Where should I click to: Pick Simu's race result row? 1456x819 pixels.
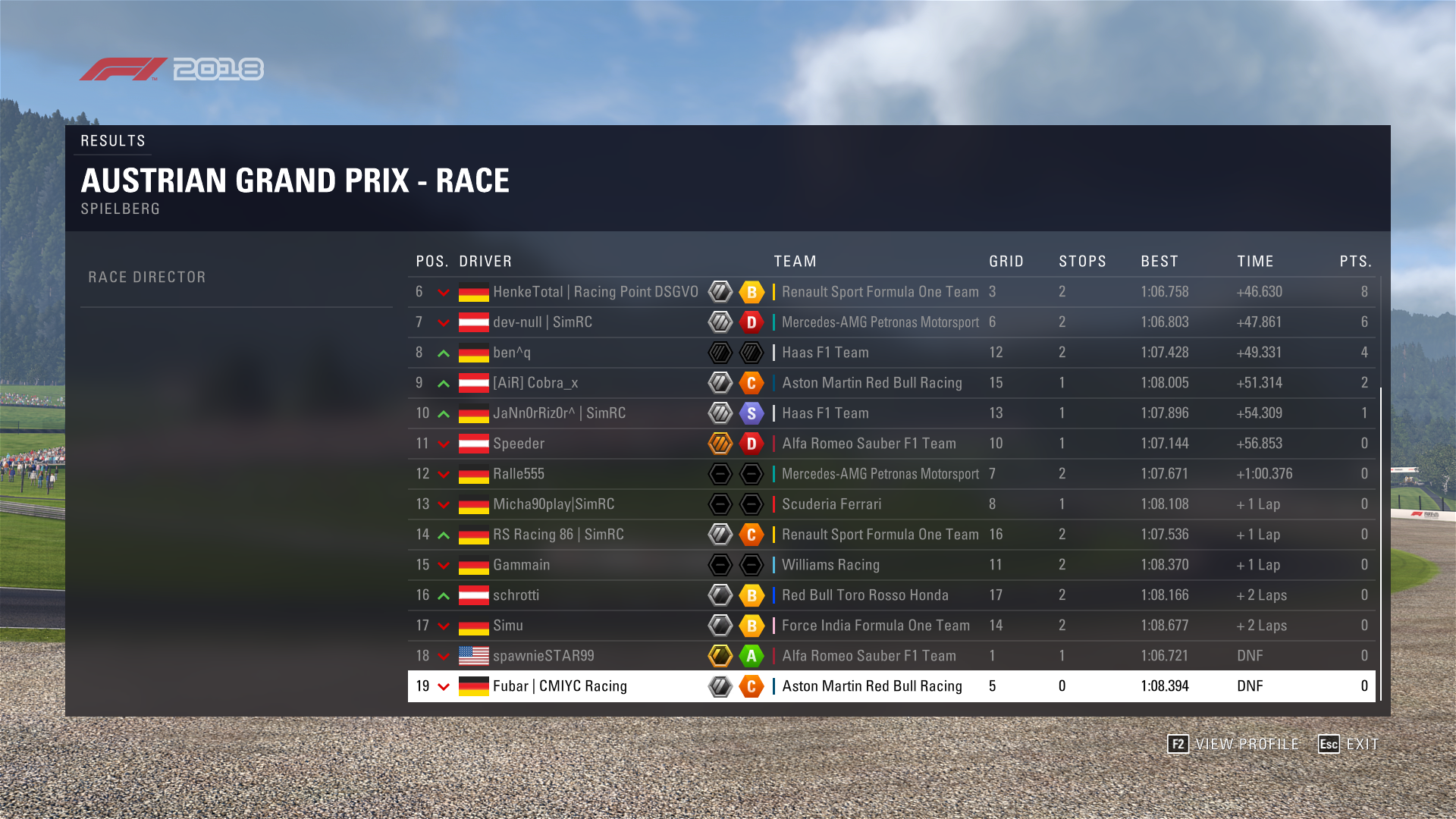(508, 626)
